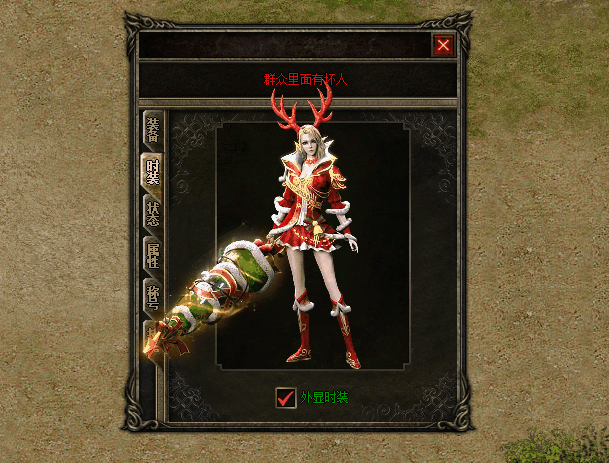
Task: Close the character panel with the red X
Action: [x=444, y=45]
